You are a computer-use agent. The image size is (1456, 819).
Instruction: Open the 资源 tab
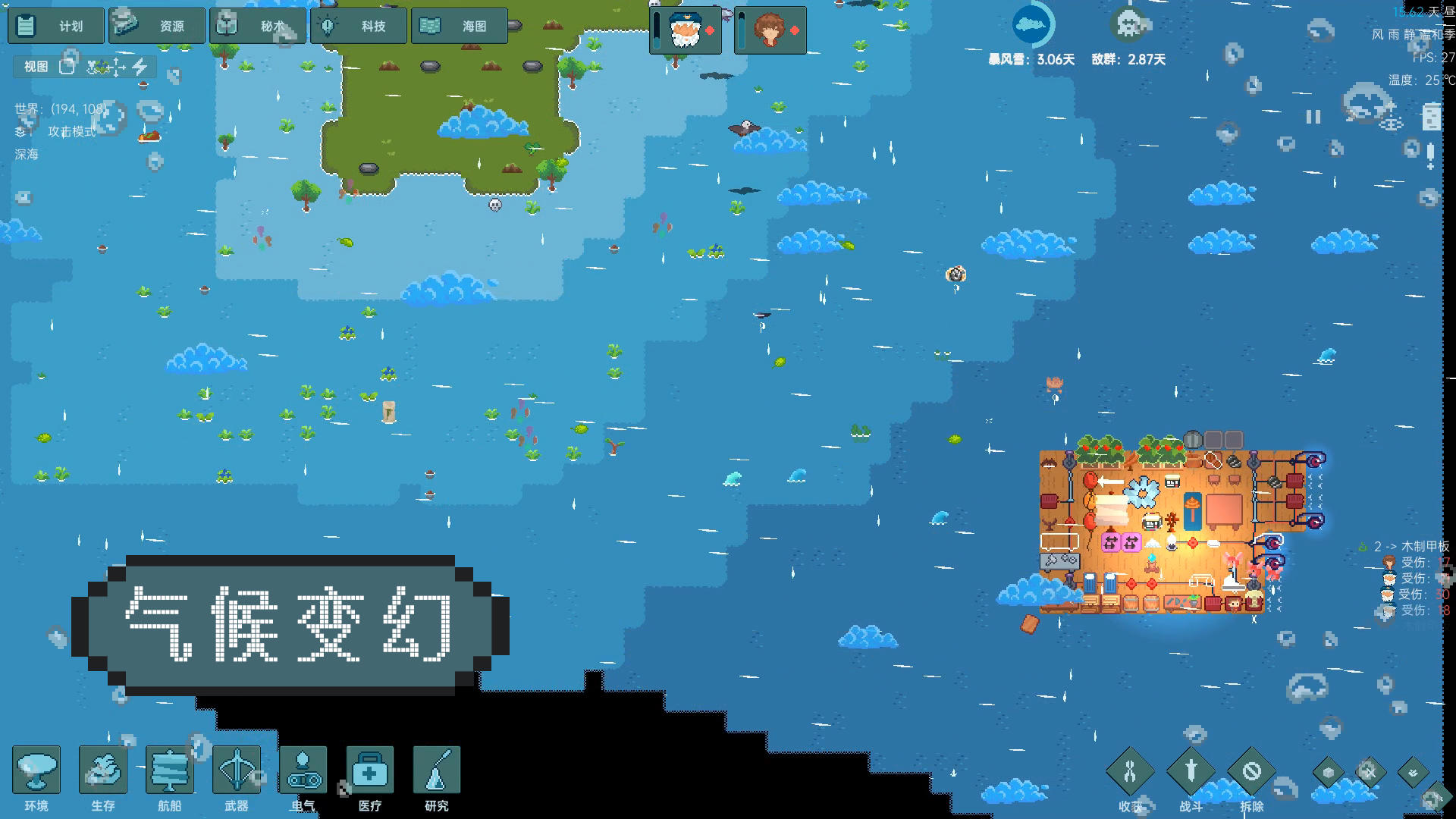tap(157, 25)
